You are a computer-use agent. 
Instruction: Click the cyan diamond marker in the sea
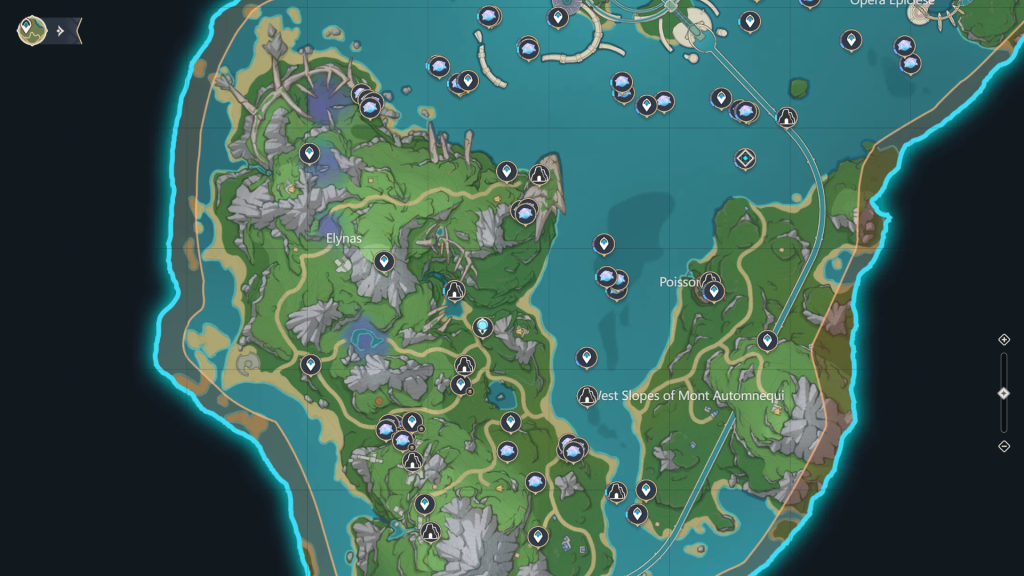(x=745, y=158)
